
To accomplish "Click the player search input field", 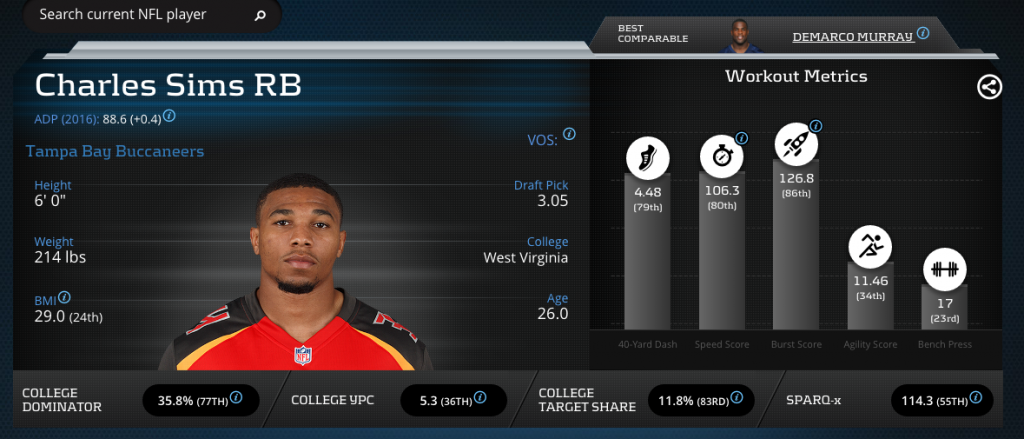I will tap(140, 15).
